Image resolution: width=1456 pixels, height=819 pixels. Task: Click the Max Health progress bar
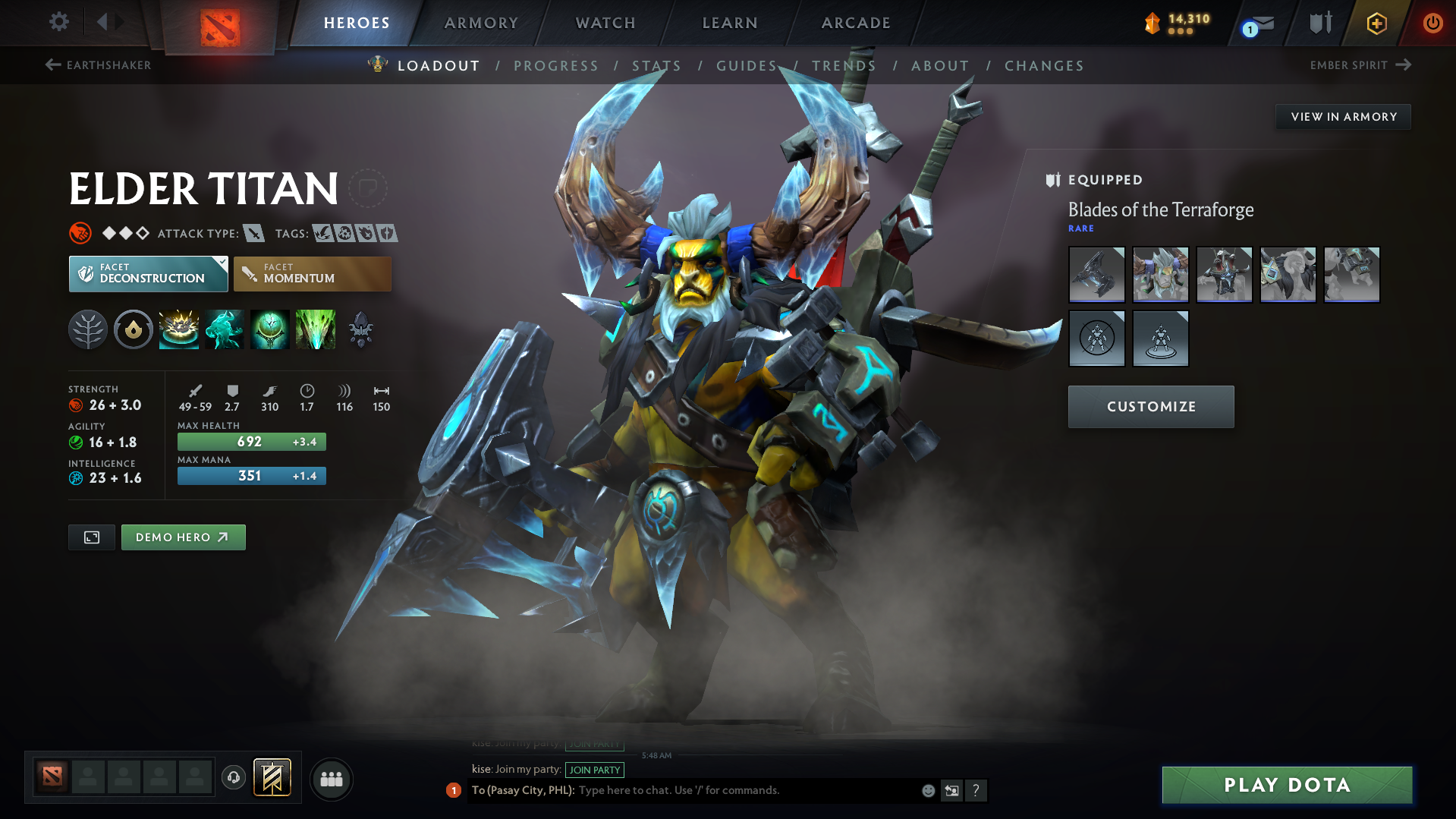[251, 441]
